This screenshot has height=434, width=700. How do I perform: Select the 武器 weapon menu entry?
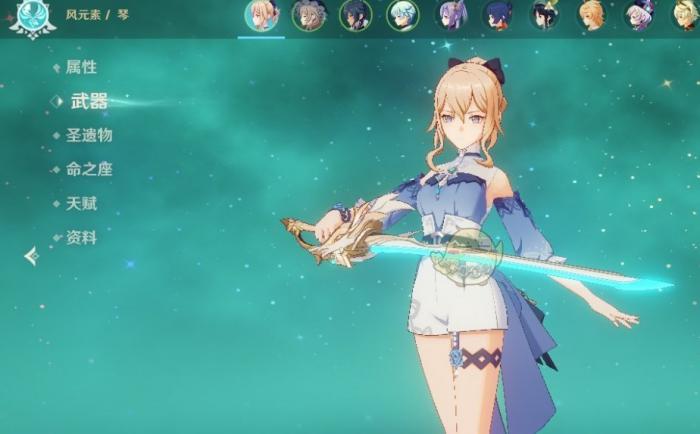tap(88, 101)
